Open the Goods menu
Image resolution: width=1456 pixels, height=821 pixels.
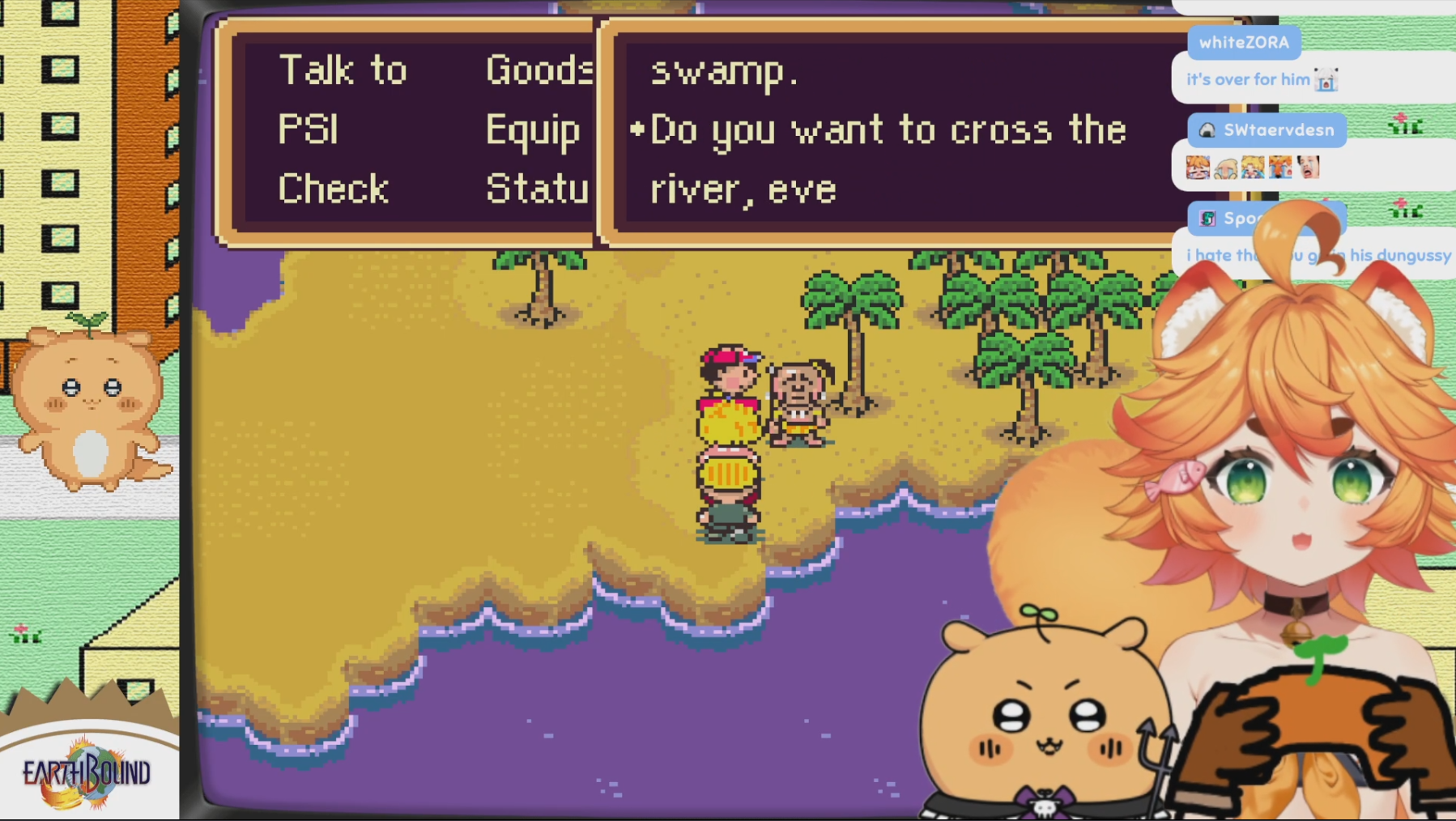(539, 70)
